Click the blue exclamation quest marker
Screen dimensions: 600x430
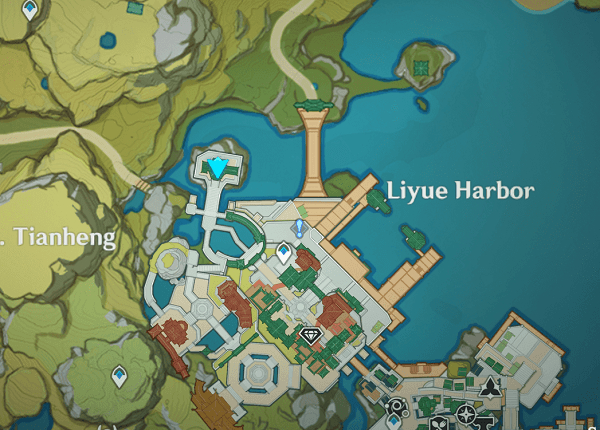298,229
